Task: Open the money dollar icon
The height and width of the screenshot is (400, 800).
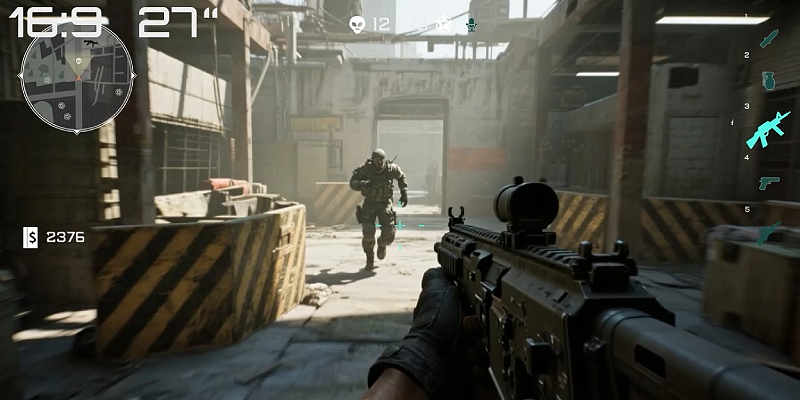Action: tap(31, 237)
